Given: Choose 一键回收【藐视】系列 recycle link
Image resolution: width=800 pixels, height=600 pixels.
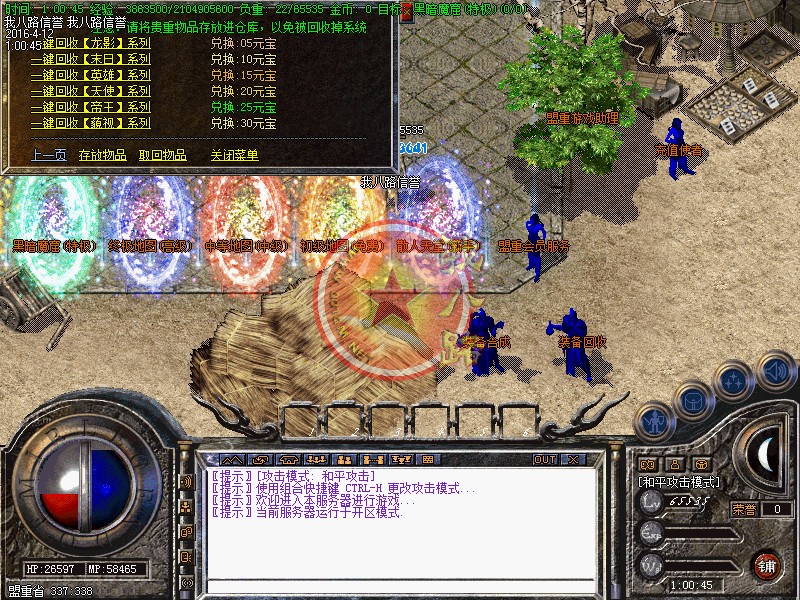Looking at the screenshot, I should tap(90, 123).
